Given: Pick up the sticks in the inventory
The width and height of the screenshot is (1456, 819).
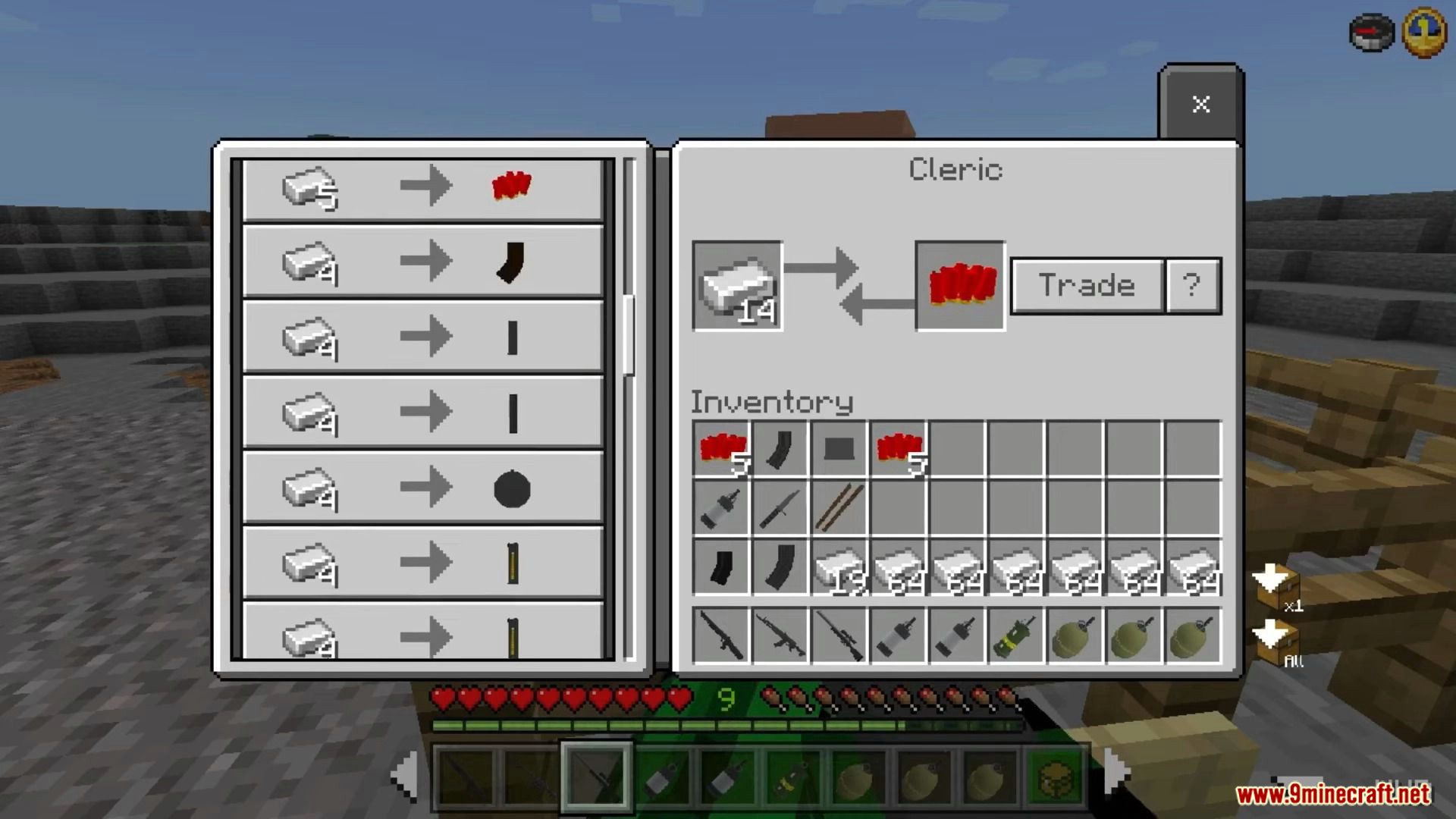Looking at the screenshot, I should [x=839, y=508].
